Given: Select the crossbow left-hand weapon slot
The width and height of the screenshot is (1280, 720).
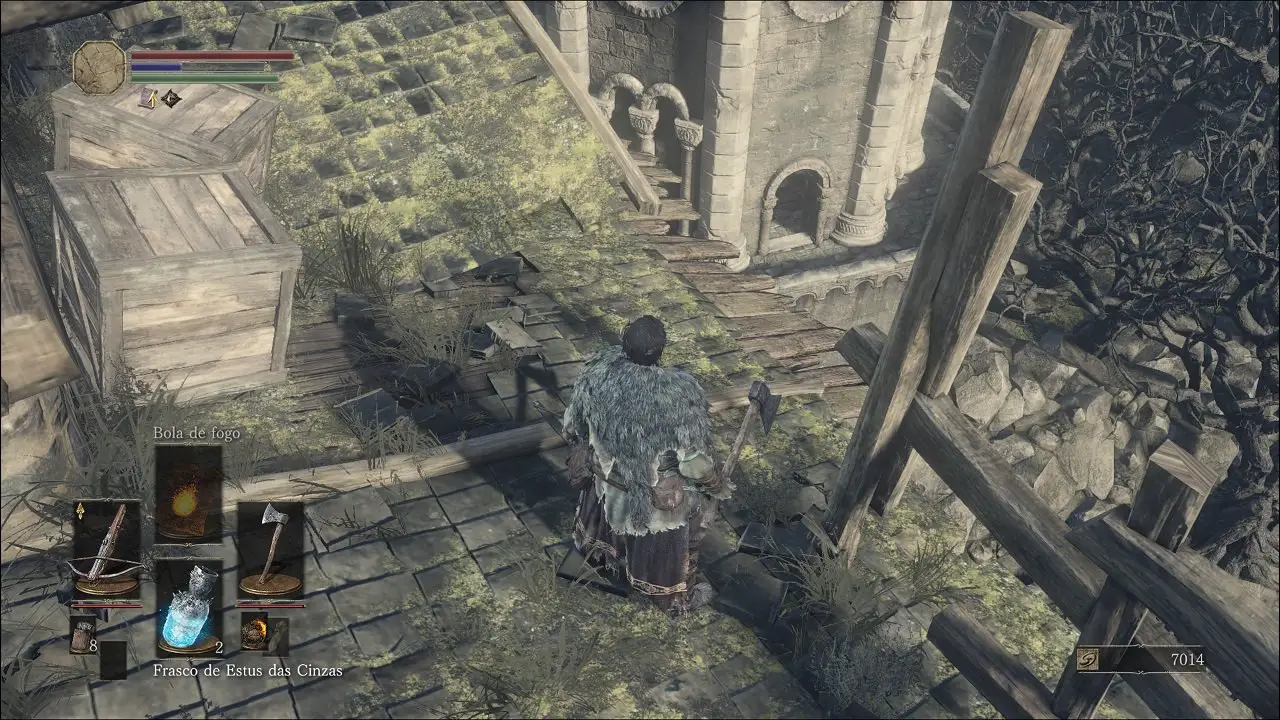Looking at the screenshot, I should pyautogui.click(x=105, y=548).
